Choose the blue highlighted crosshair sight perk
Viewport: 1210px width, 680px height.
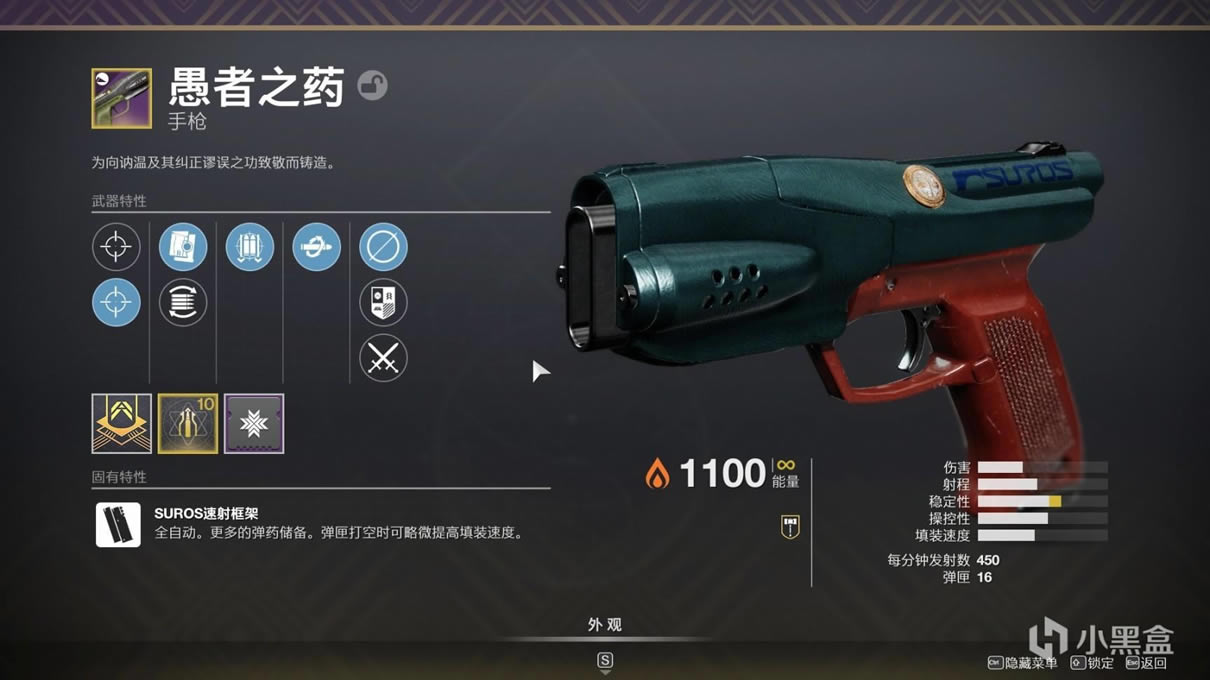116,302
